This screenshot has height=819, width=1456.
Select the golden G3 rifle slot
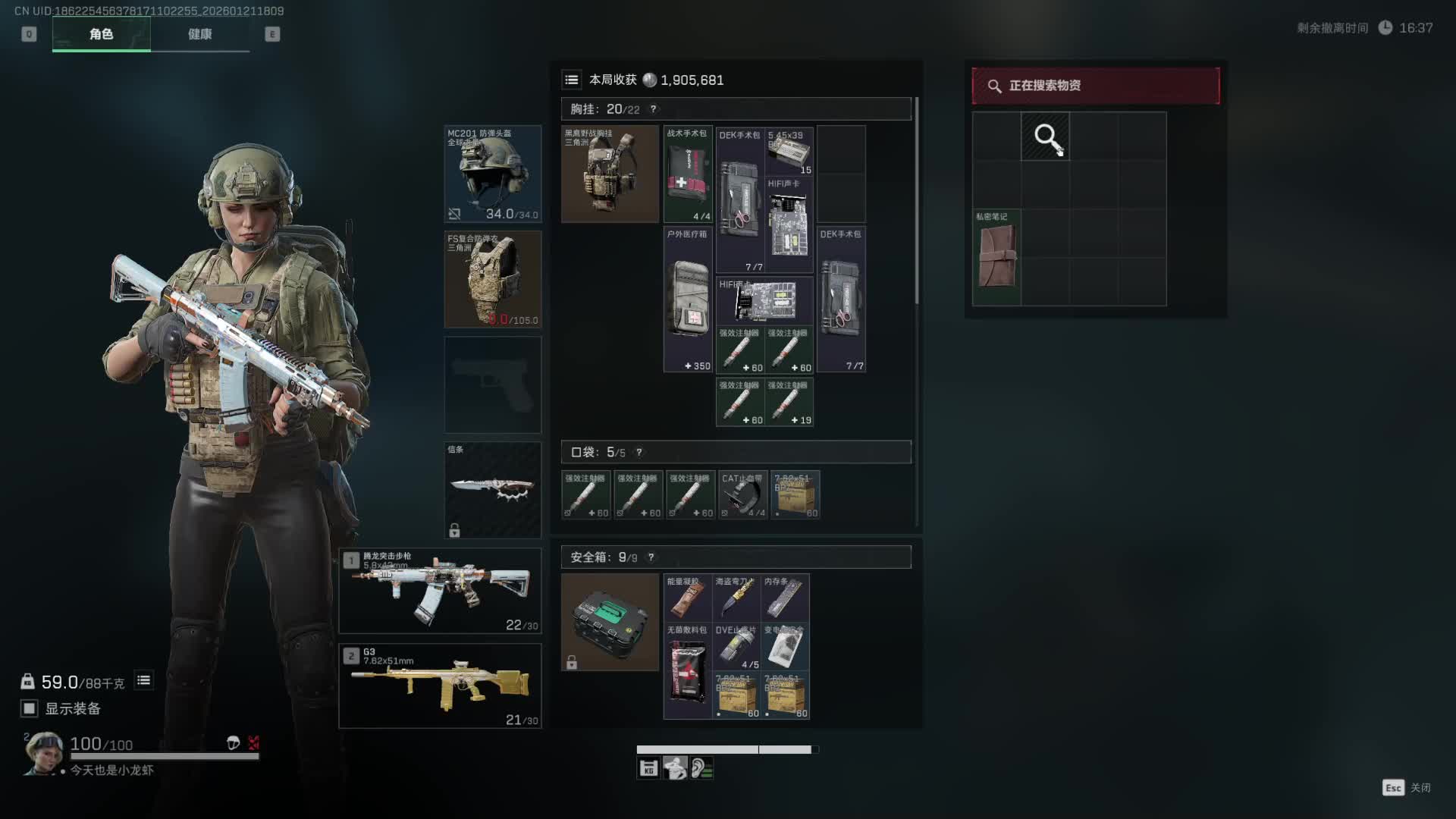tap(440, 686)
